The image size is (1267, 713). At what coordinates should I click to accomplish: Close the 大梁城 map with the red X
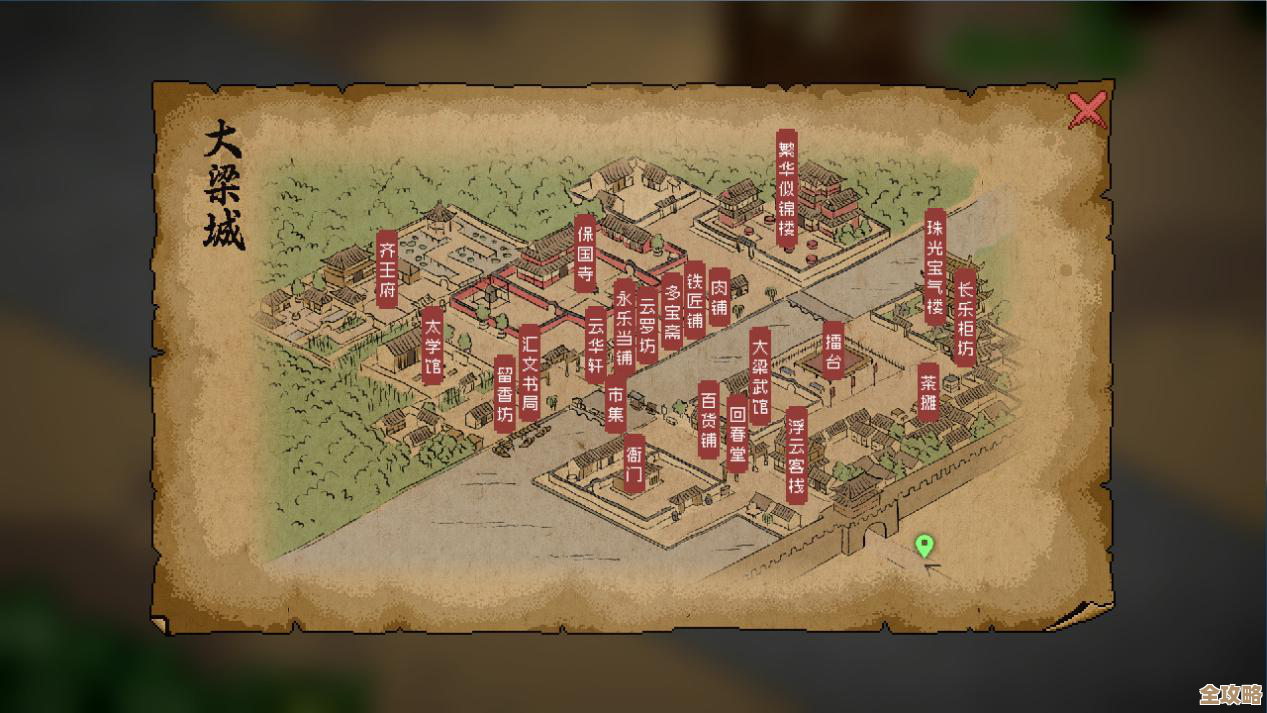coord(1087,110)
